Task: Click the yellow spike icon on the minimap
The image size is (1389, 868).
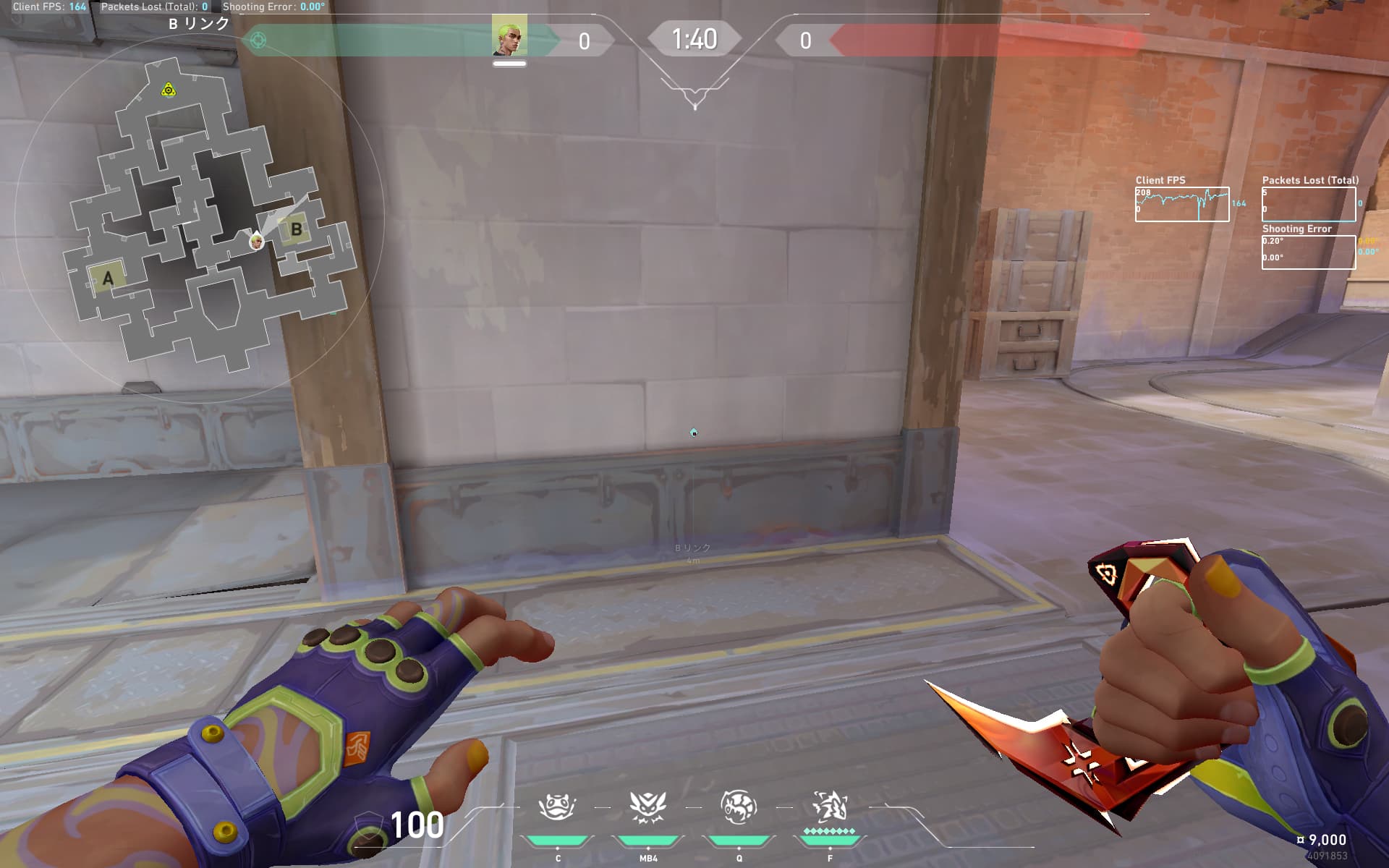Action: tap(169, 90)
